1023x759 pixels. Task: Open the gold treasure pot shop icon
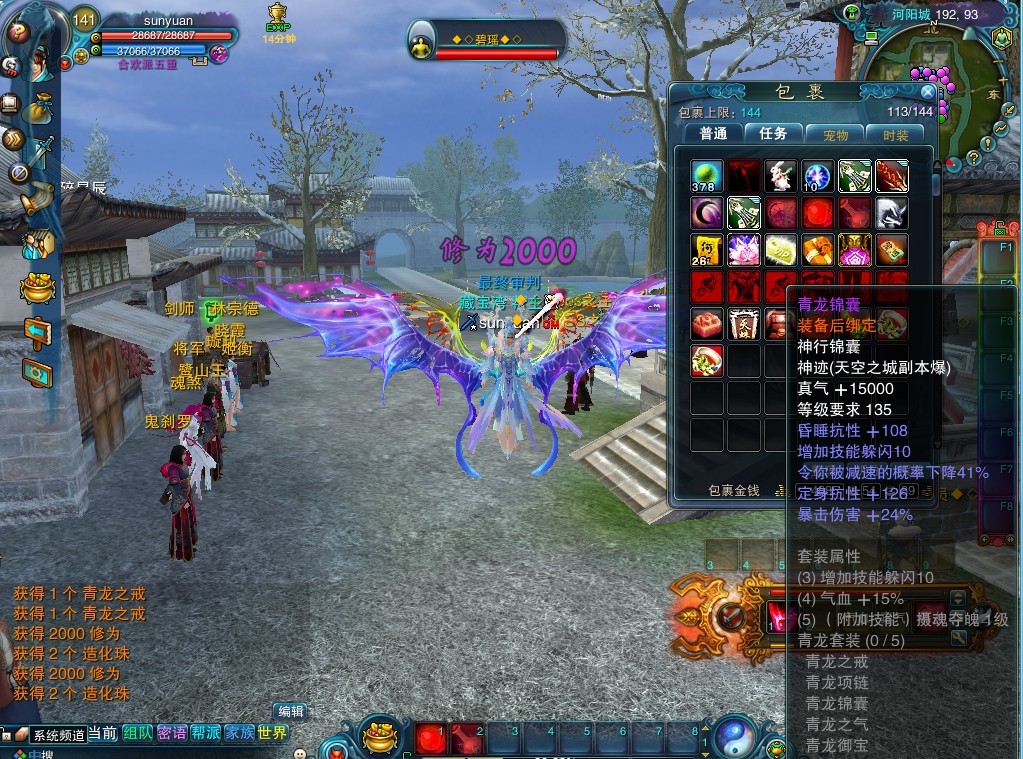click(38, 288)
